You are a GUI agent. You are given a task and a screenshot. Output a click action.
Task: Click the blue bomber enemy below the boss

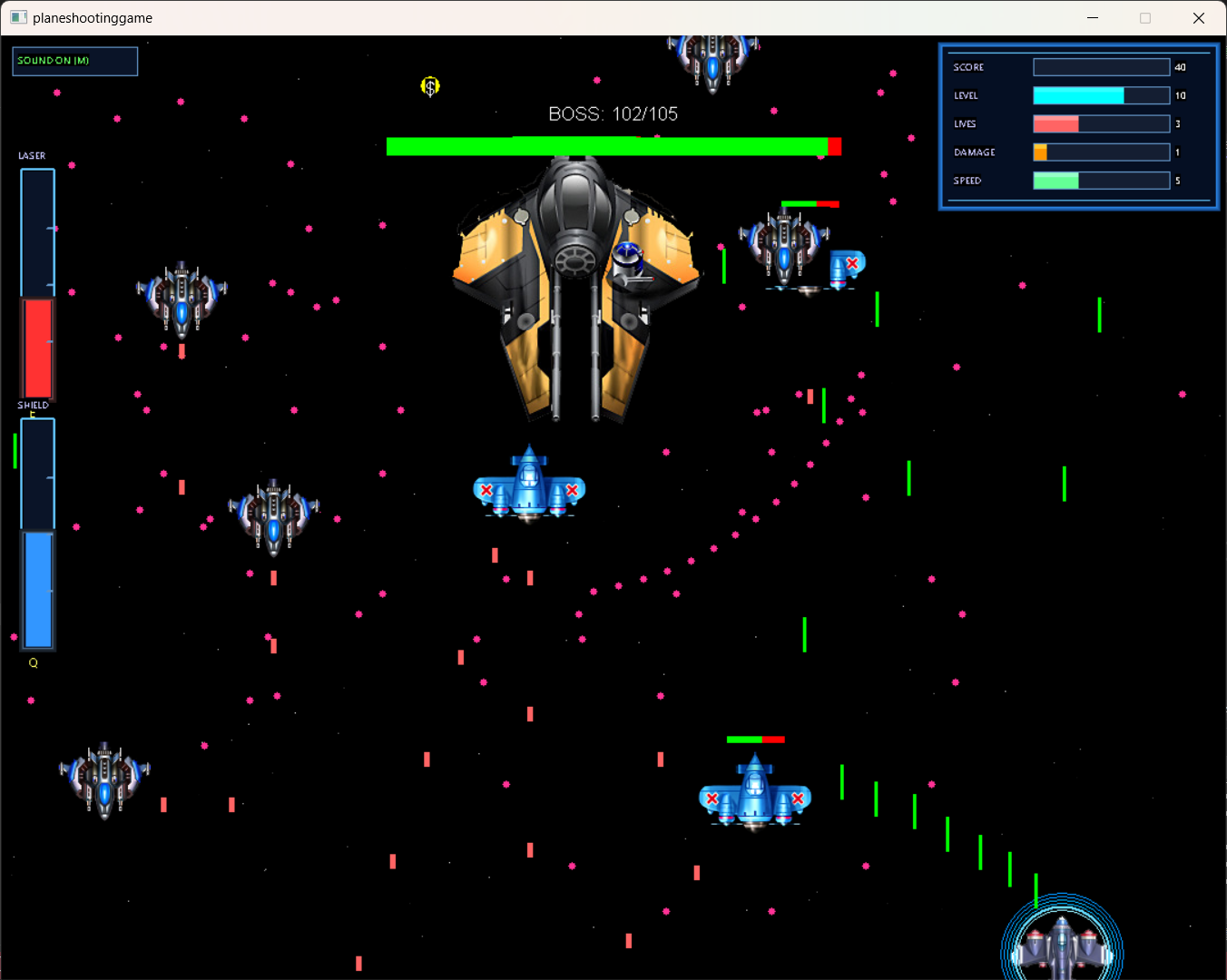[x=529, y=485]
